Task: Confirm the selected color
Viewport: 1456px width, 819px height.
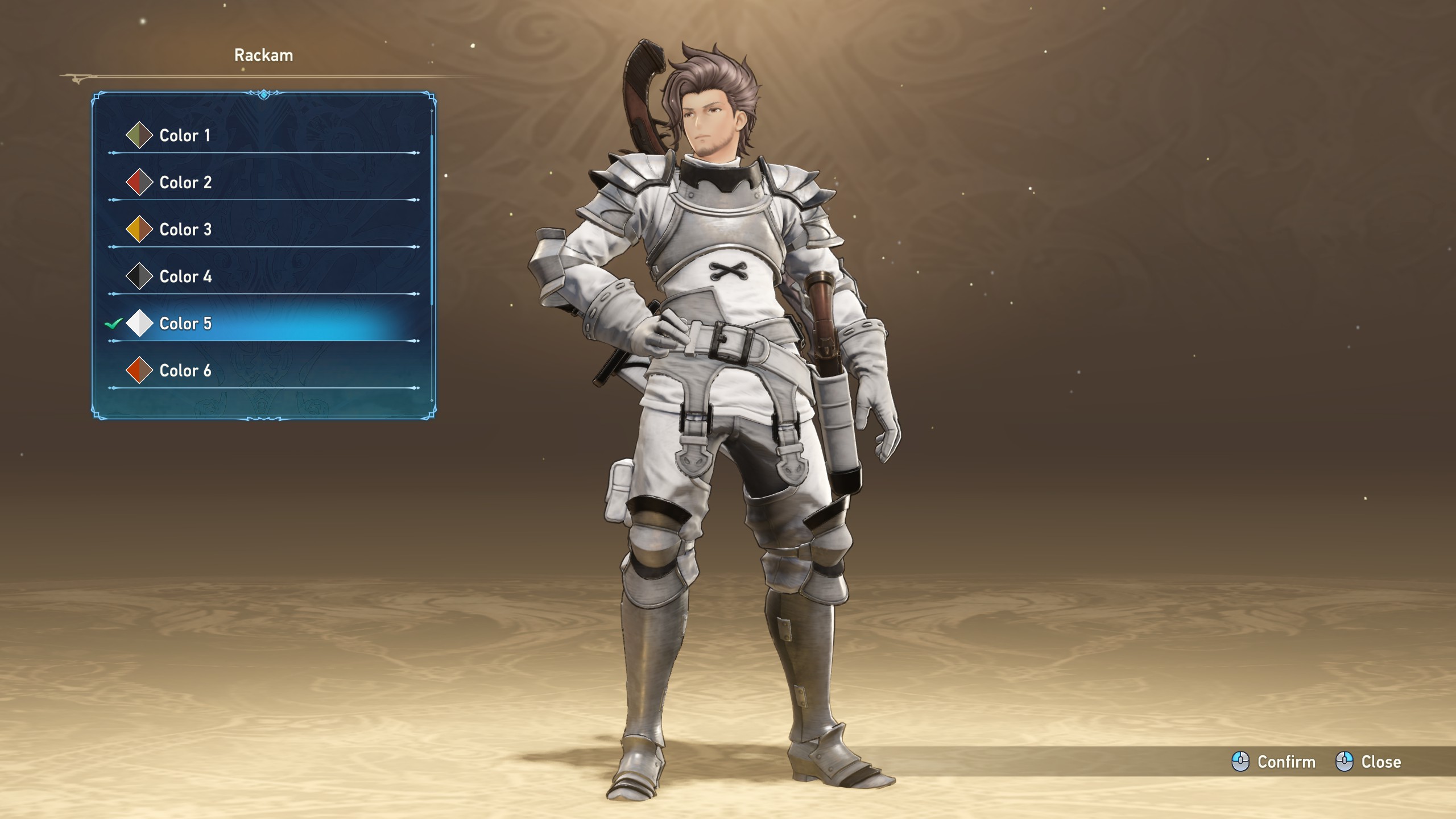Action: point(1274,762)
